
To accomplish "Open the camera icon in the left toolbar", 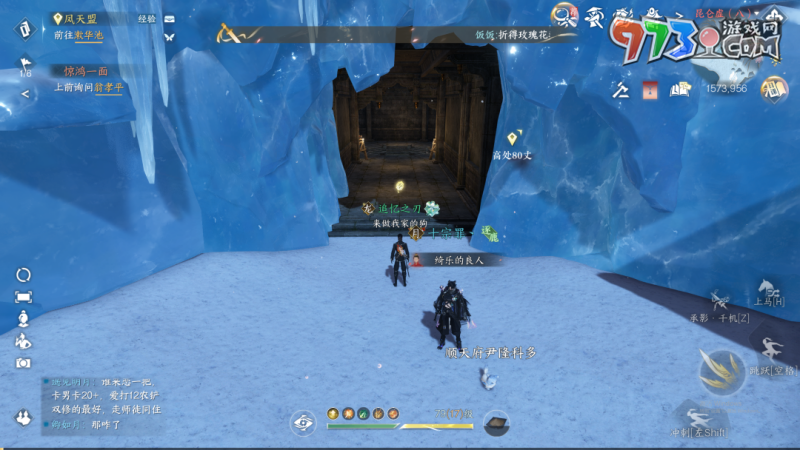I will pyautogui.click(x=23, y=363).
